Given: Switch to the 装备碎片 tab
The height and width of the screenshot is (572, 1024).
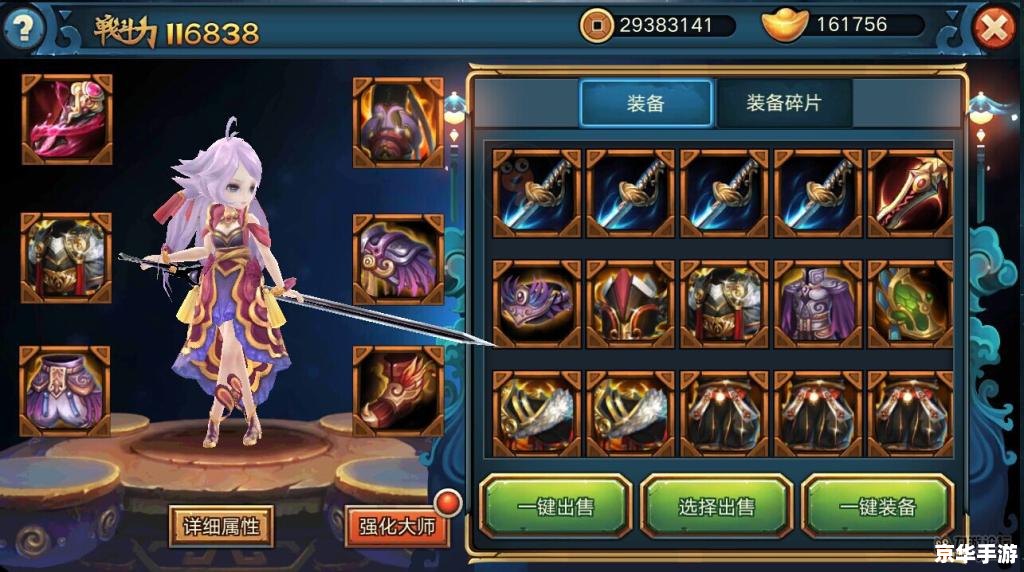Looking at the screenshot, I should tap(783, 103).
